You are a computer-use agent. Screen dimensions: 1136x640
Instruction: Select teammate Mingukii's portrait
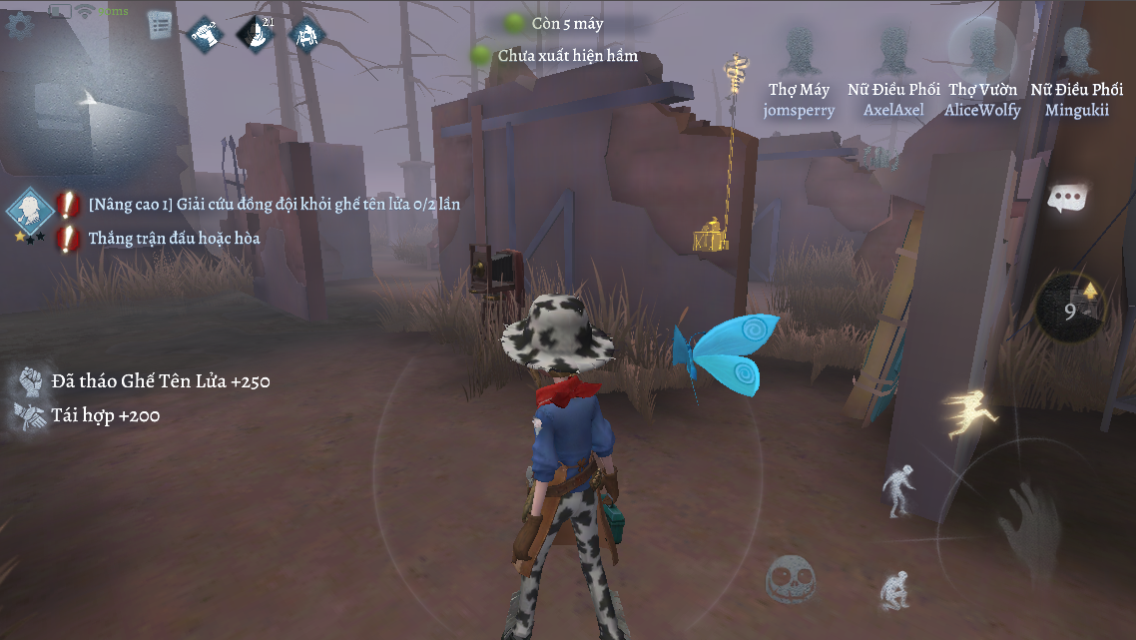coord(1076,50)
